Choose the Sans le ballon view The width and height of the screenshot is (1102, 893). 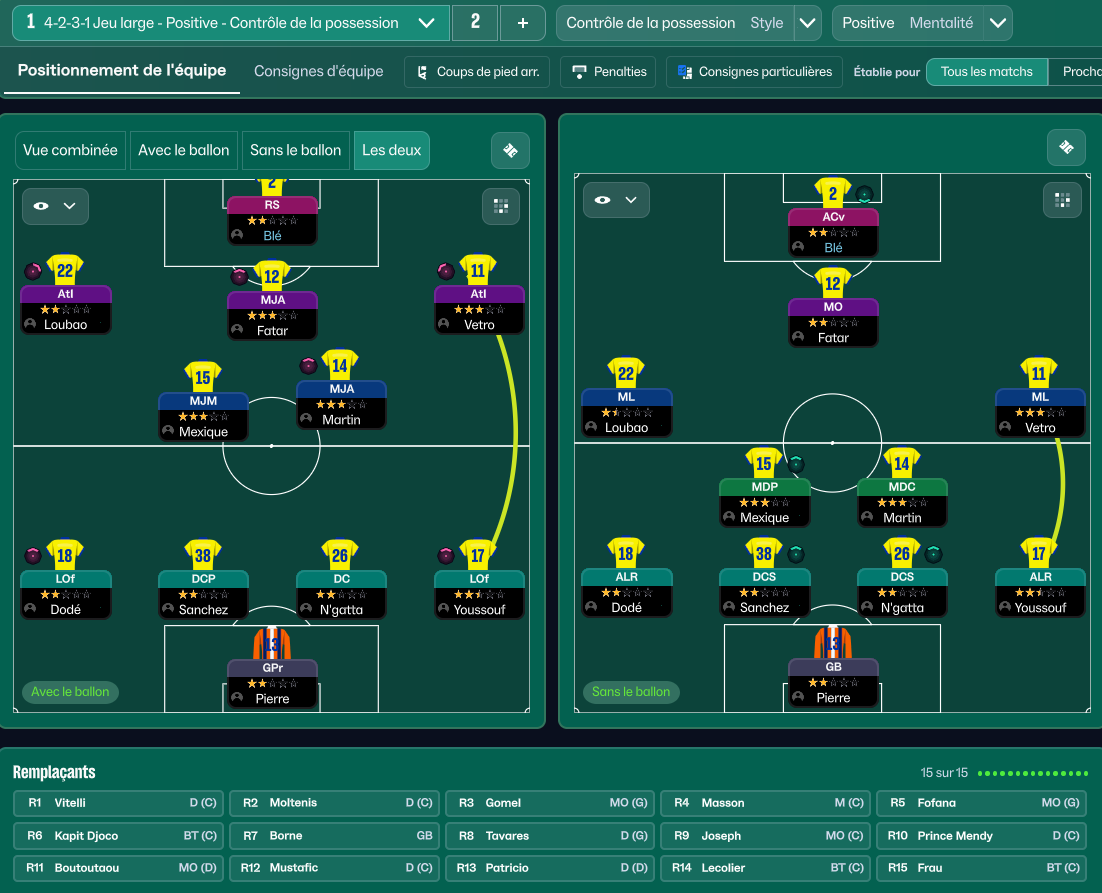click(295, 150)
